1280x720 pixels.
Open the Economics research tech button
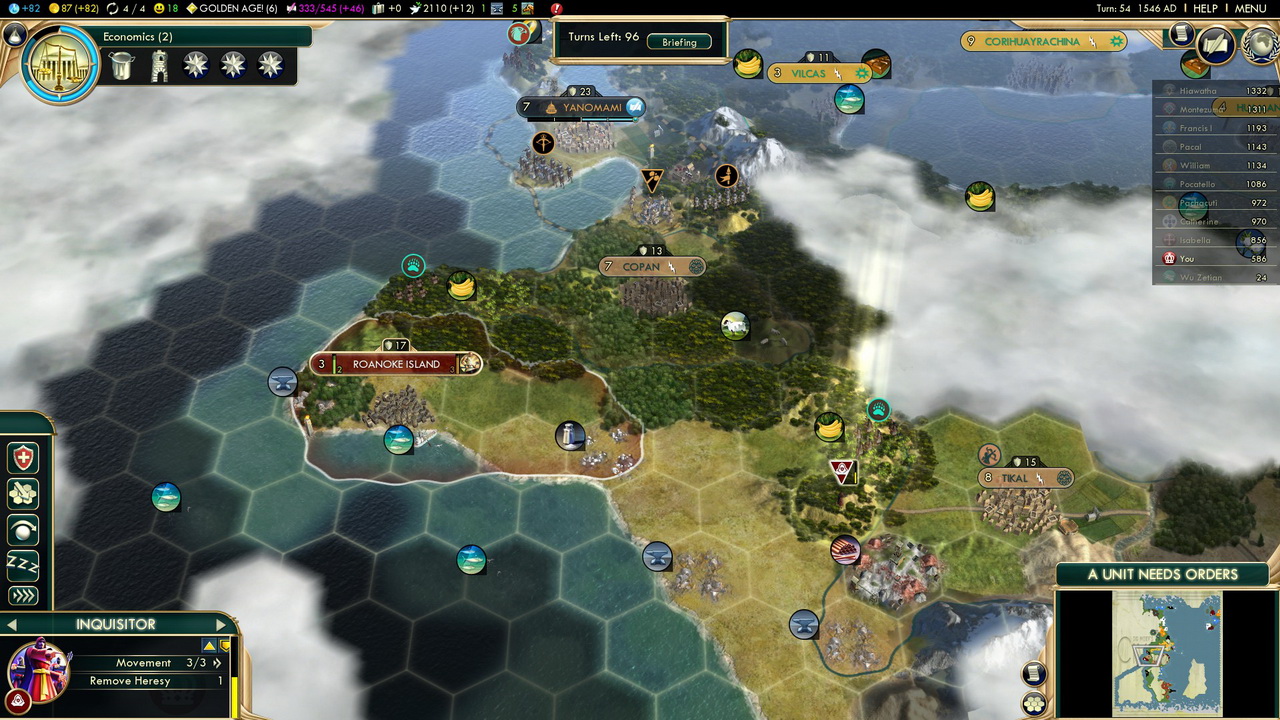[60, 64]
